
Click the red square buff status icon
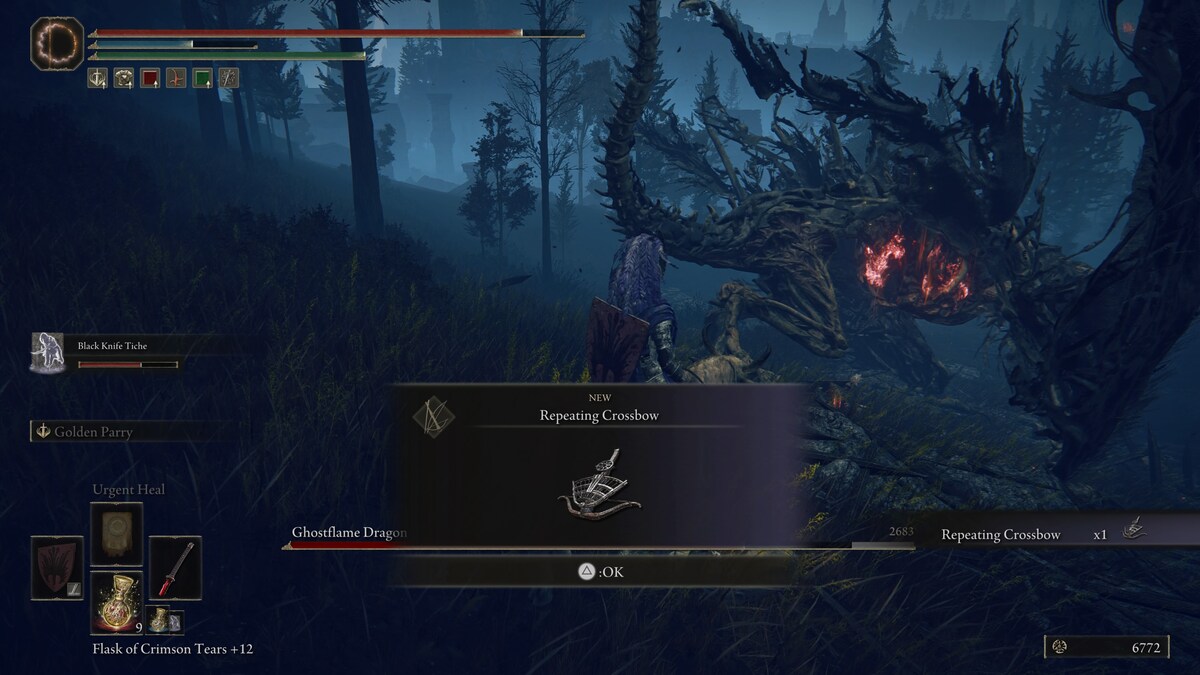click(150, 78)
